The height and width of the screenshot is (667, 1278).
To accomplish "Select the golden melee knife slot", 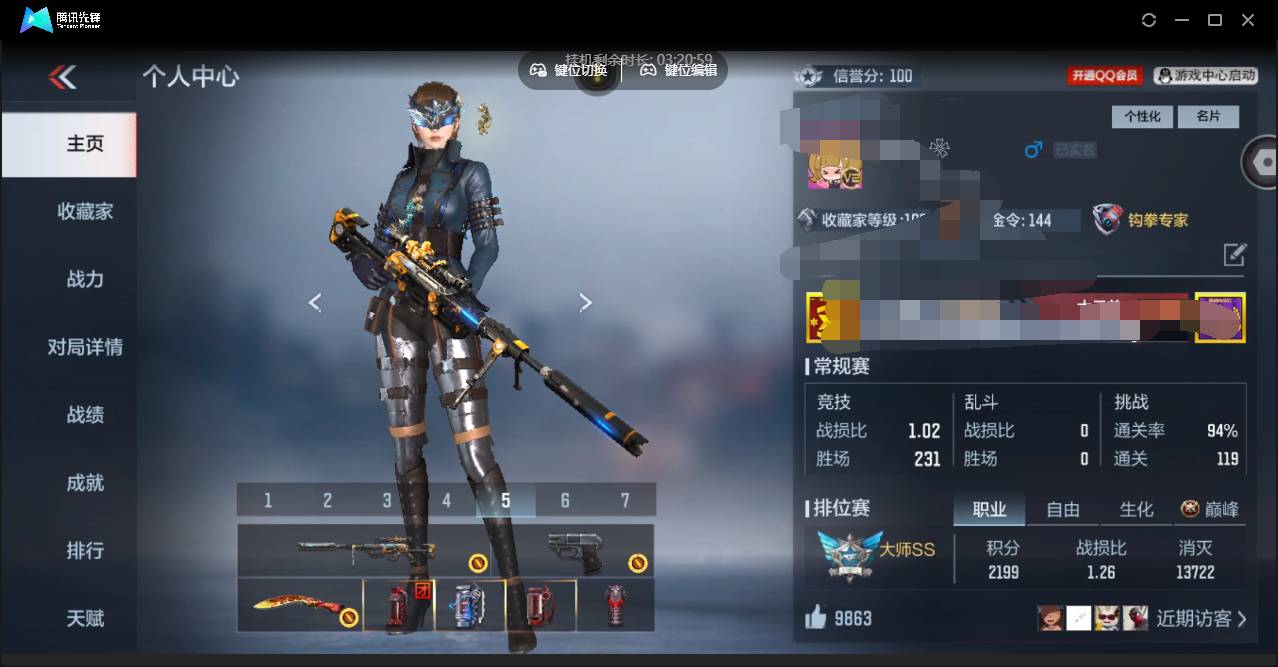I will point(299,604).
